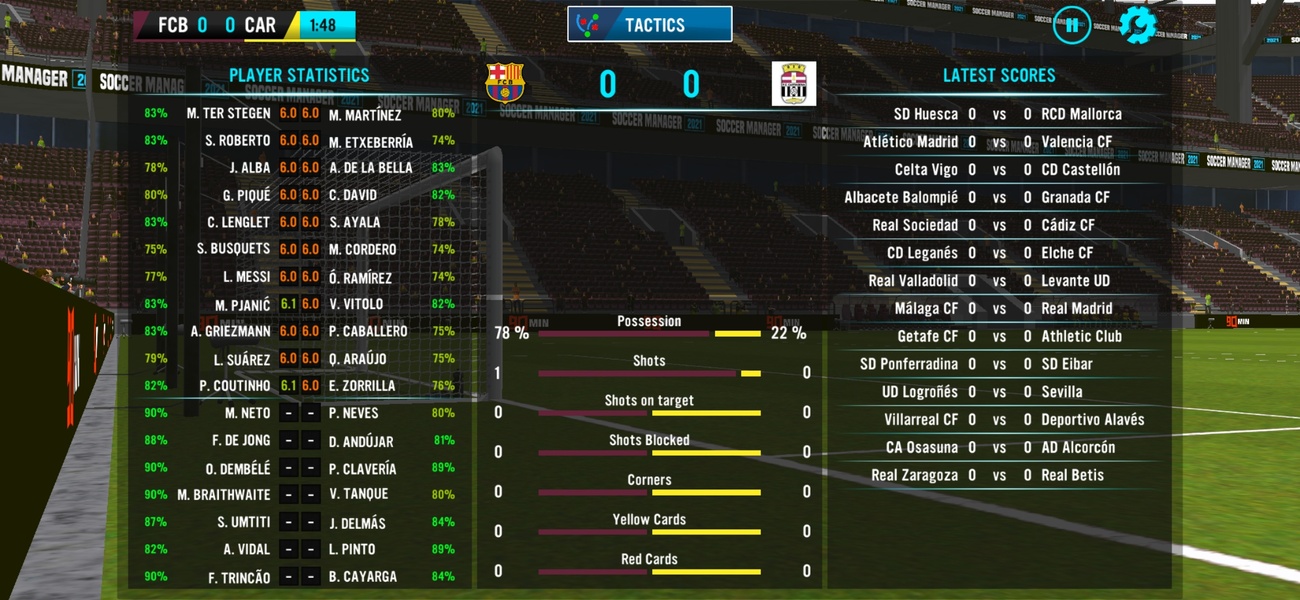Open the settings gear
The image size is (1300, 600).
pyautogui.click(x=1137, y=25)
